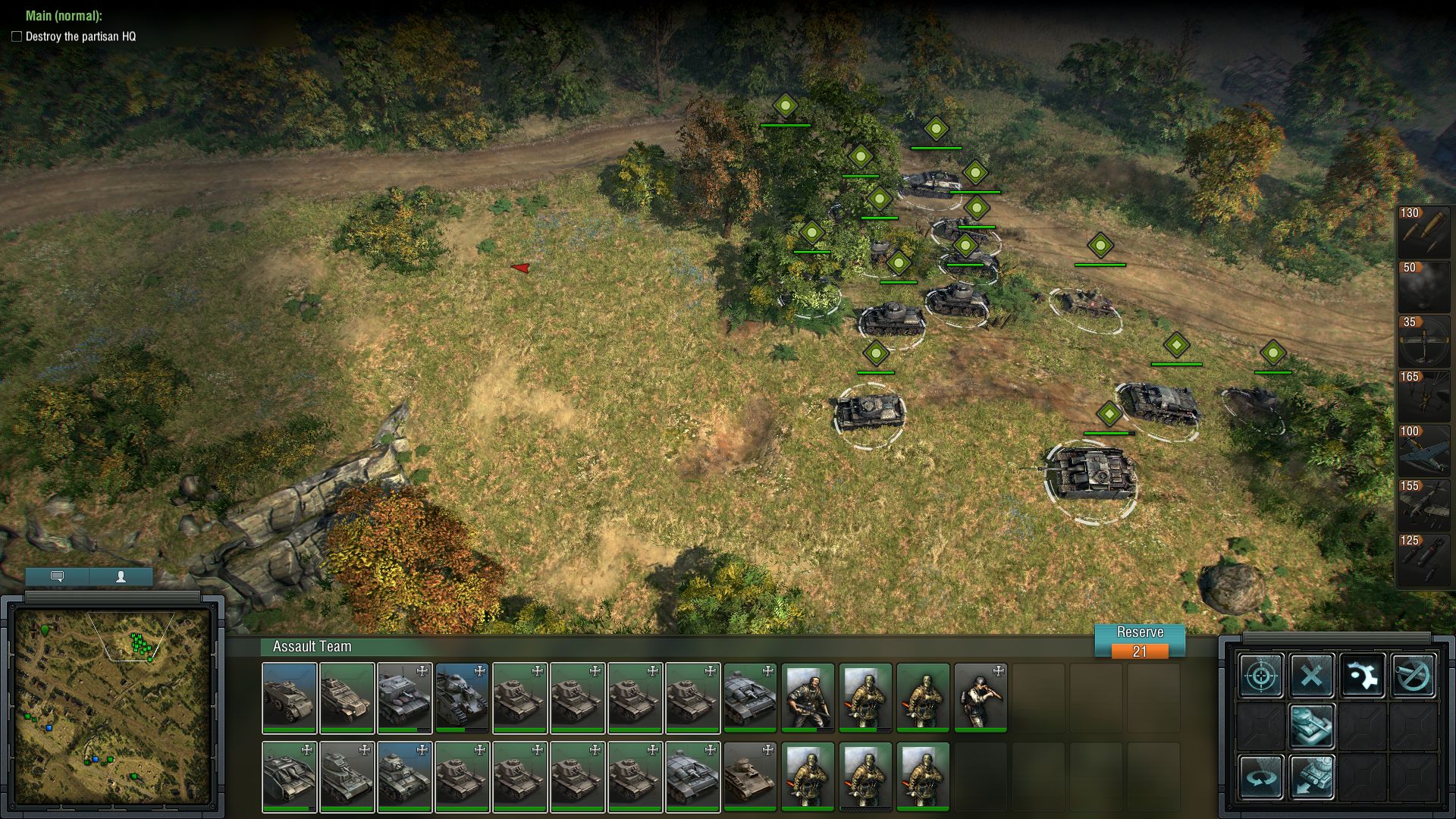Call the 130-point artillery shells ability
This screenshot has width=1456, height=819.
point(1423,231)
